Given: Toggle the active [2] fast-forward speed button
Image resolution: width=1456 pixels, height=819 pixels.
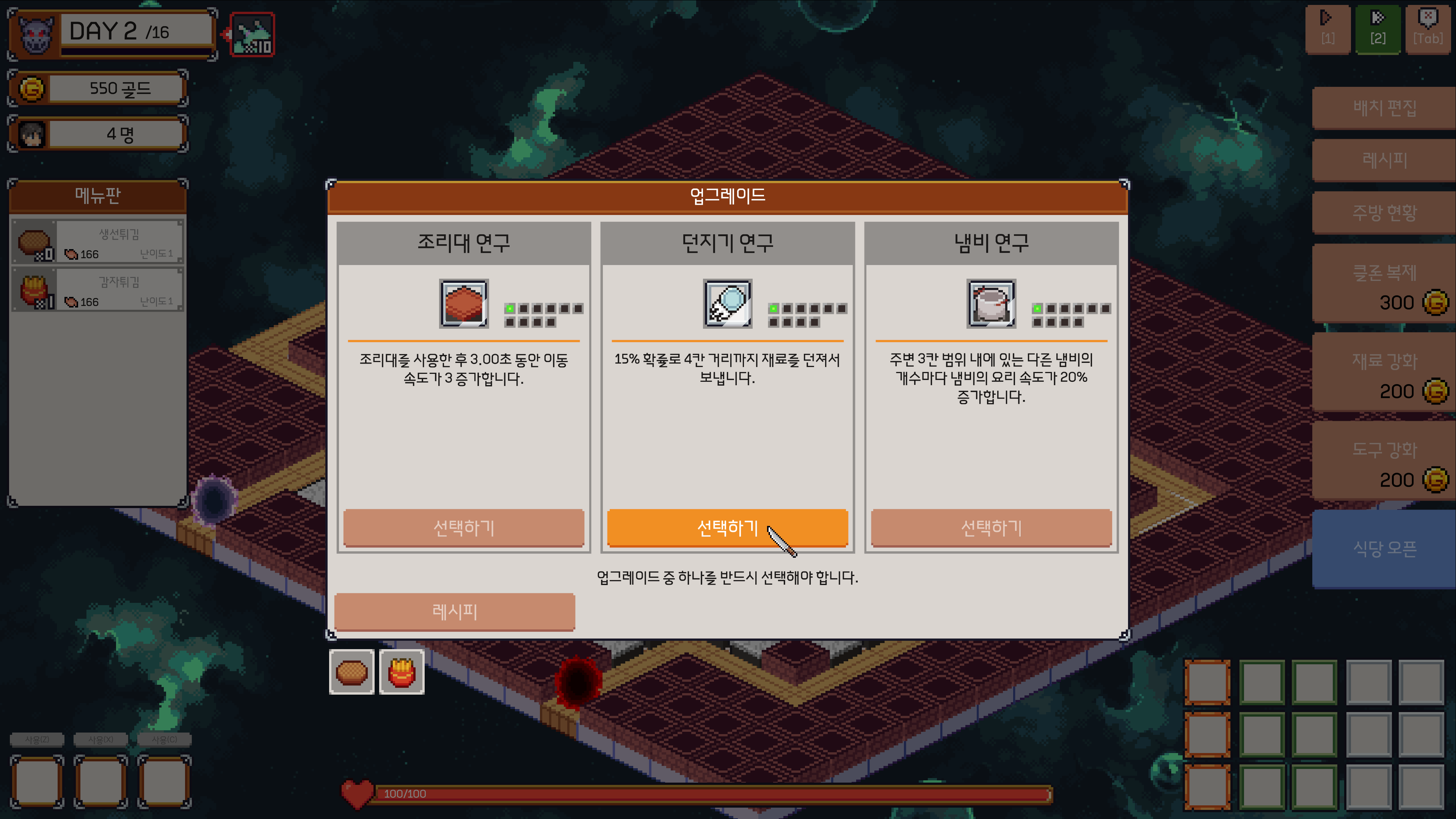Looking at the screenshot, I should coord(1378,30).
